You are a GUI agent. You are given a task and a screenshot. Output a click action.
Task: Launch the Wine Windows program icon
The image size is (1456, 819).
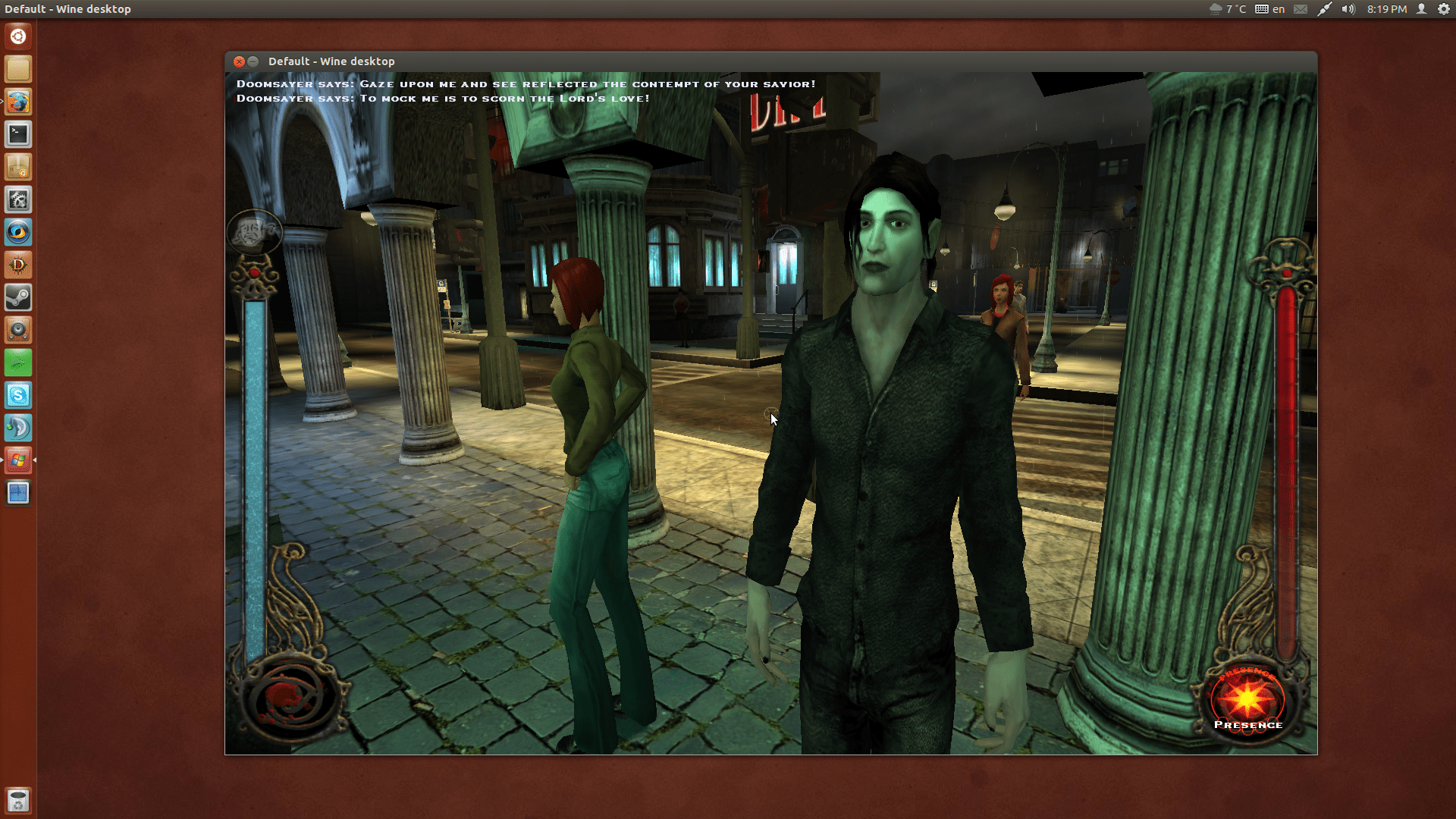17,460
